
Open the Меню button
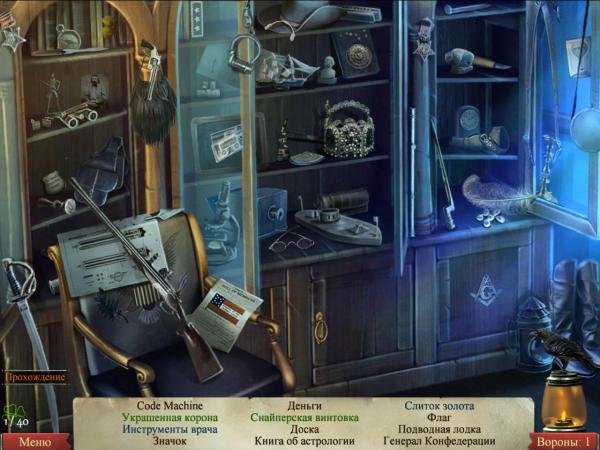pyautogui.click(x=34, y=441)
